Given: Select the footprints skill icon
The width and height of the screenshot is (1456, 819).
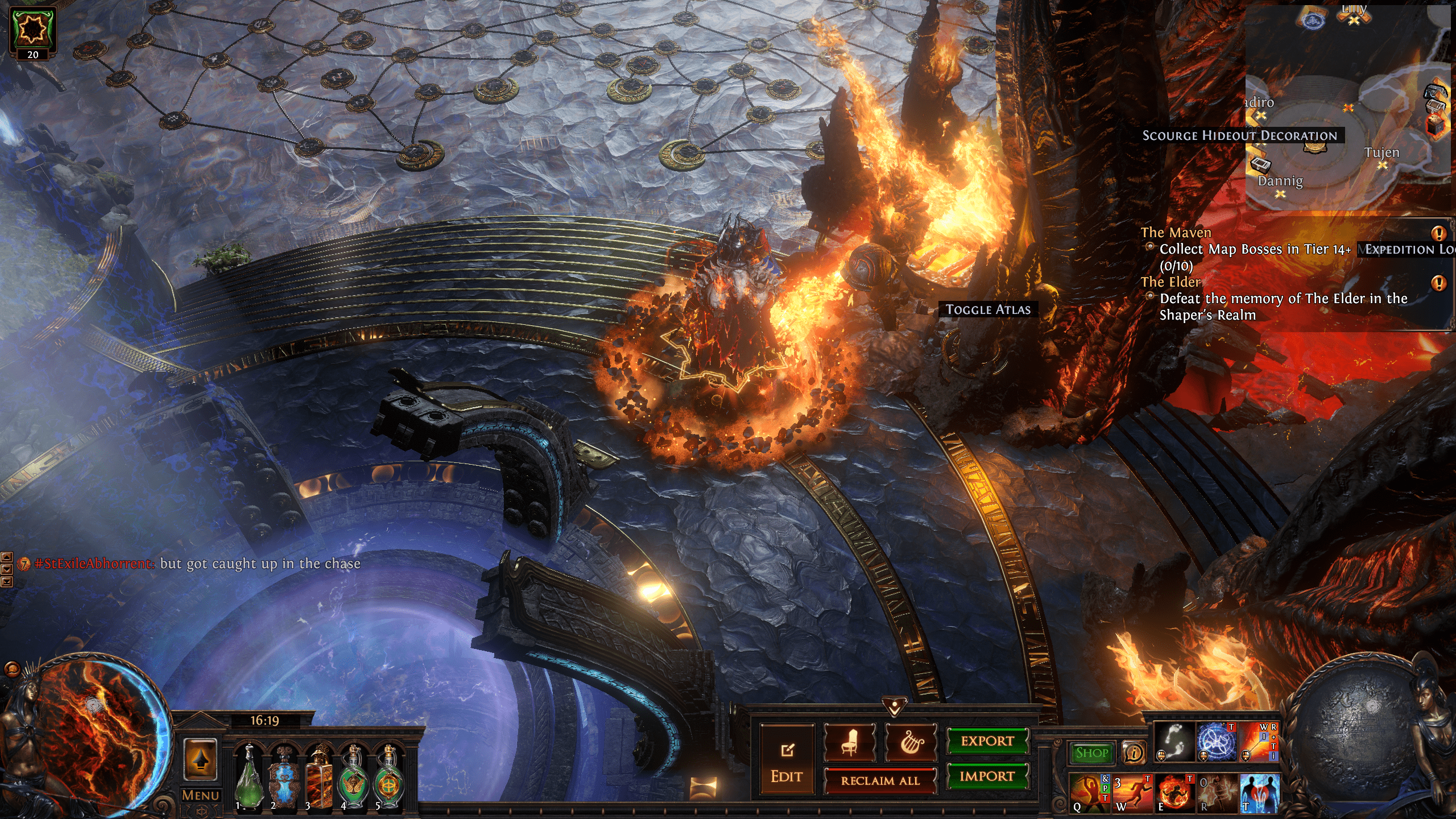Looking at the screenshot, I should point(1174,742).
